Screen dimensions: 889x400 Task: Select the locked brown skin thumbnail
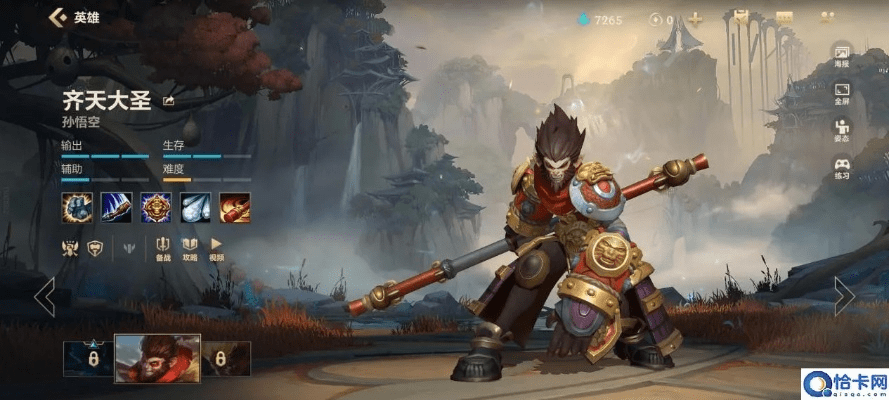point(225,359)
